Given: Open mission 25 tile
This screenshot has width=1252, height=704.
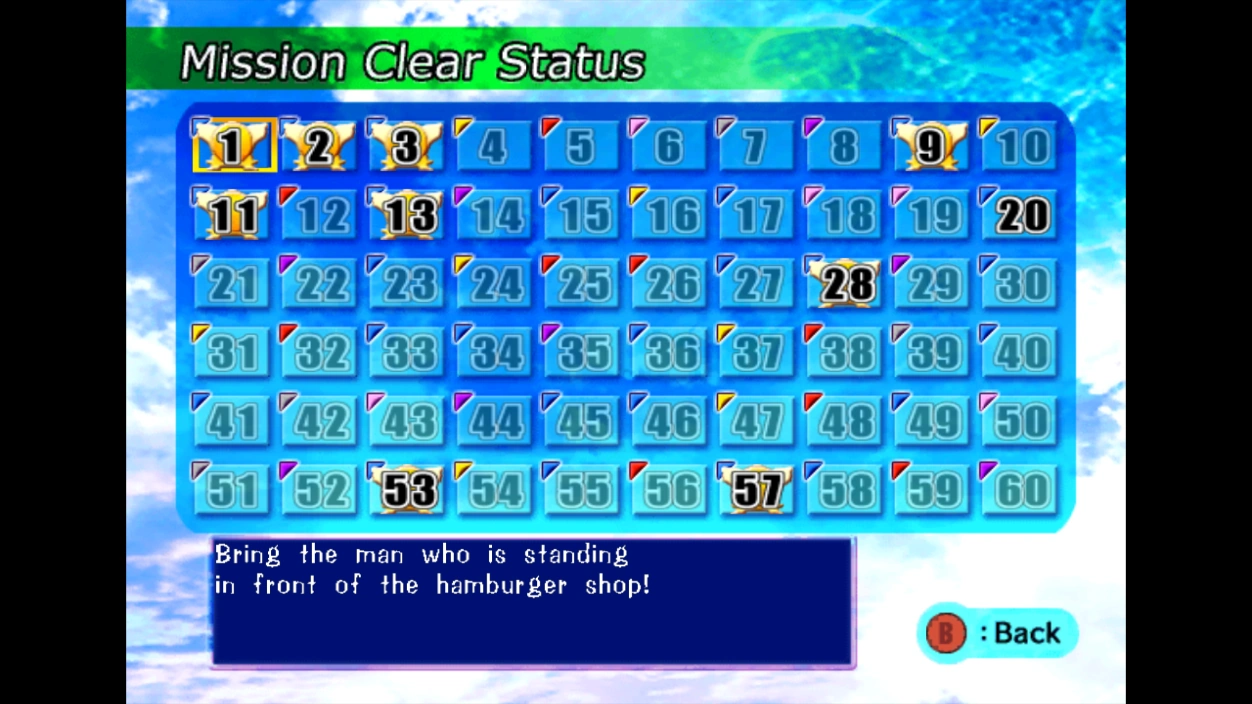Looking at the screenshot, I should (x=582, y=284).
